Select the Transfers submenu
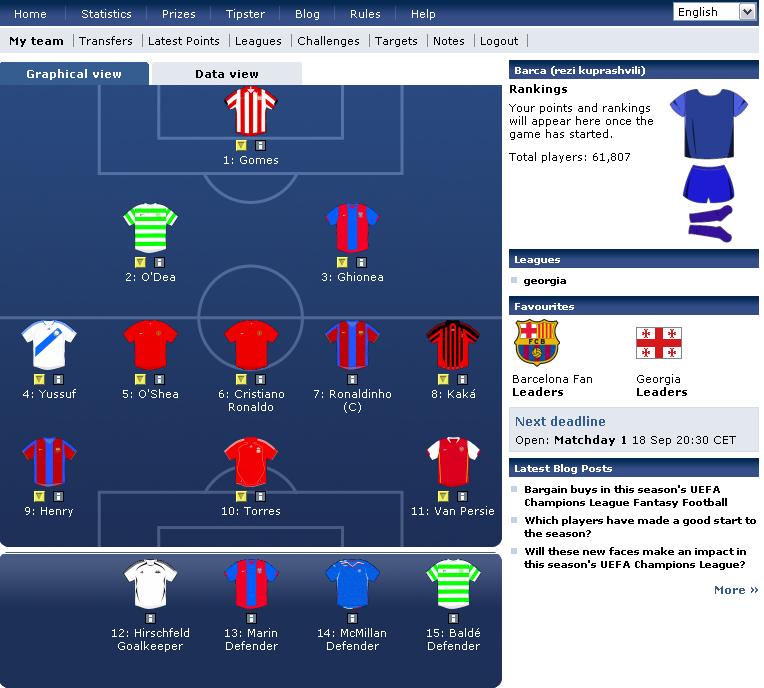This screenshot has height=688, width=764. coord(106,41)
